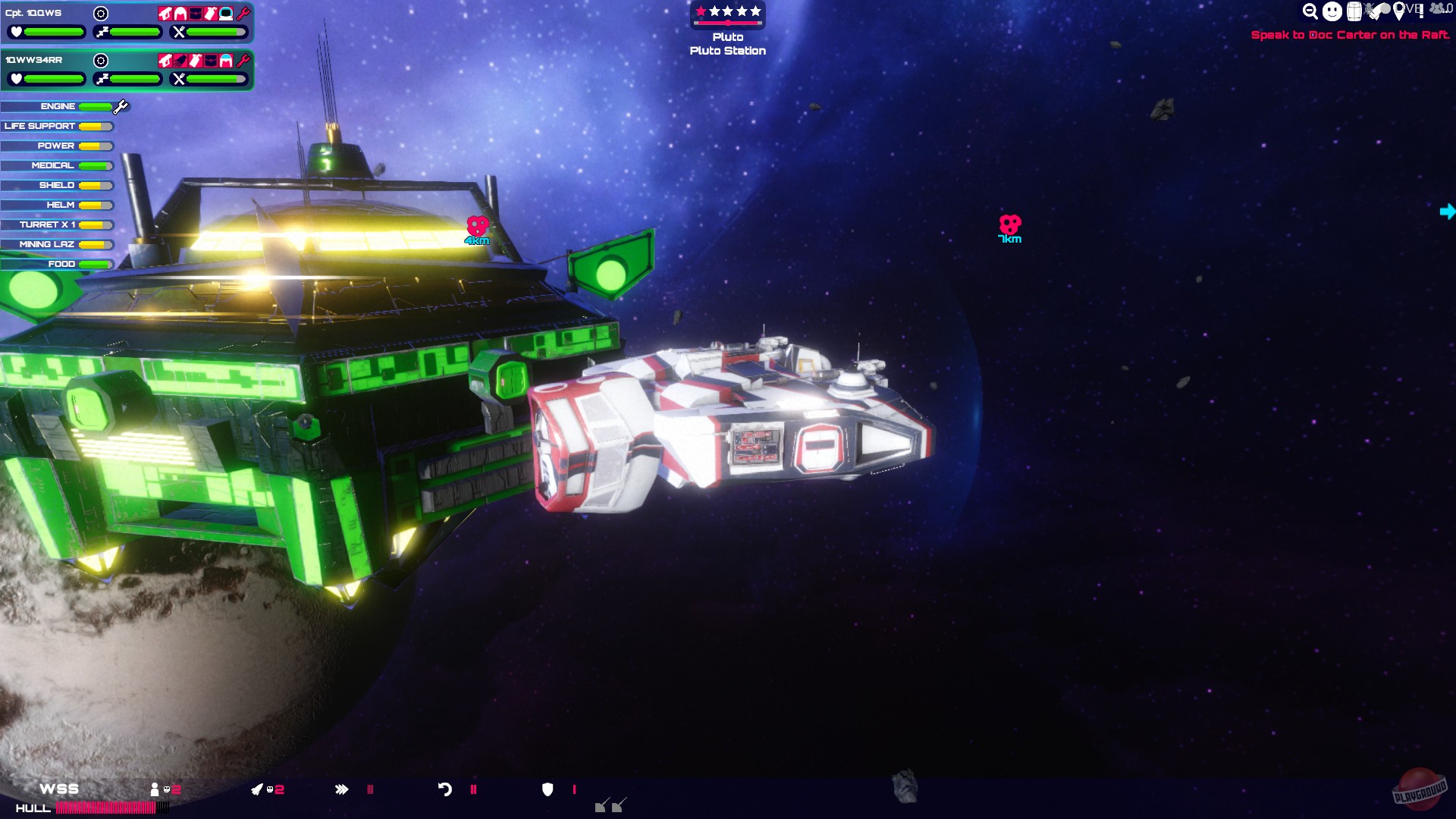Select the zoom-out magnifier icon
The width and height of the screenshot is (1456, 819).
[1310, 11]
